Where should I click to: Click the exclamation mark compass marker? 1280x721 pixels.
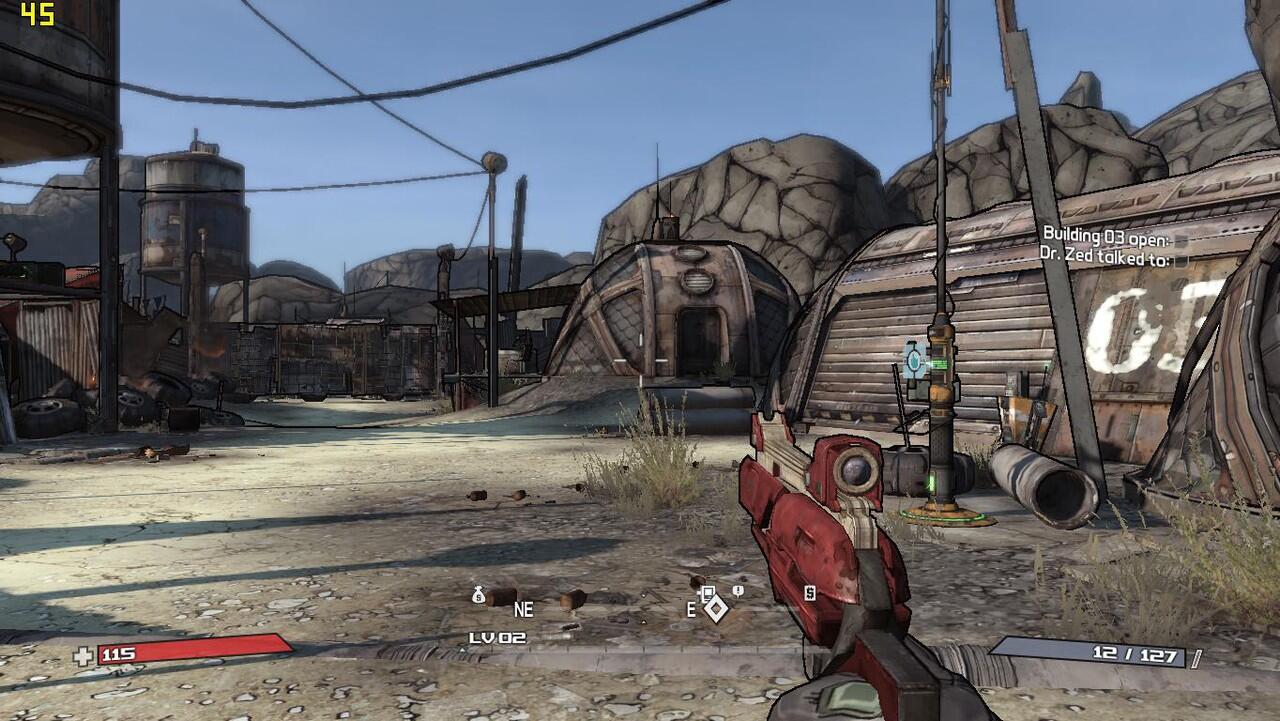[x=738, y=592]
